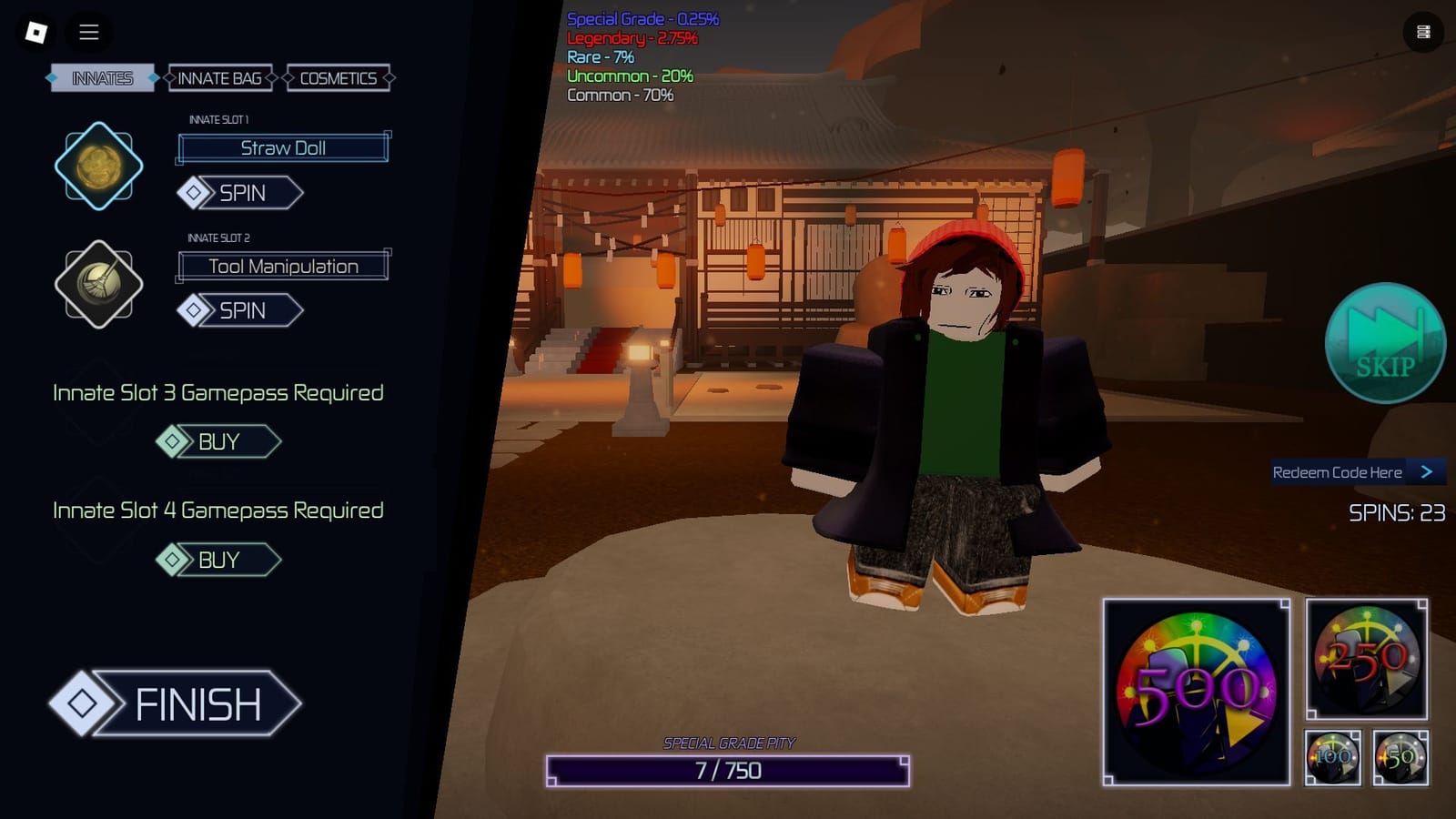Open the Roblox hamburger menu
Screen dimensions: 1456x819
tap(88, 33)
